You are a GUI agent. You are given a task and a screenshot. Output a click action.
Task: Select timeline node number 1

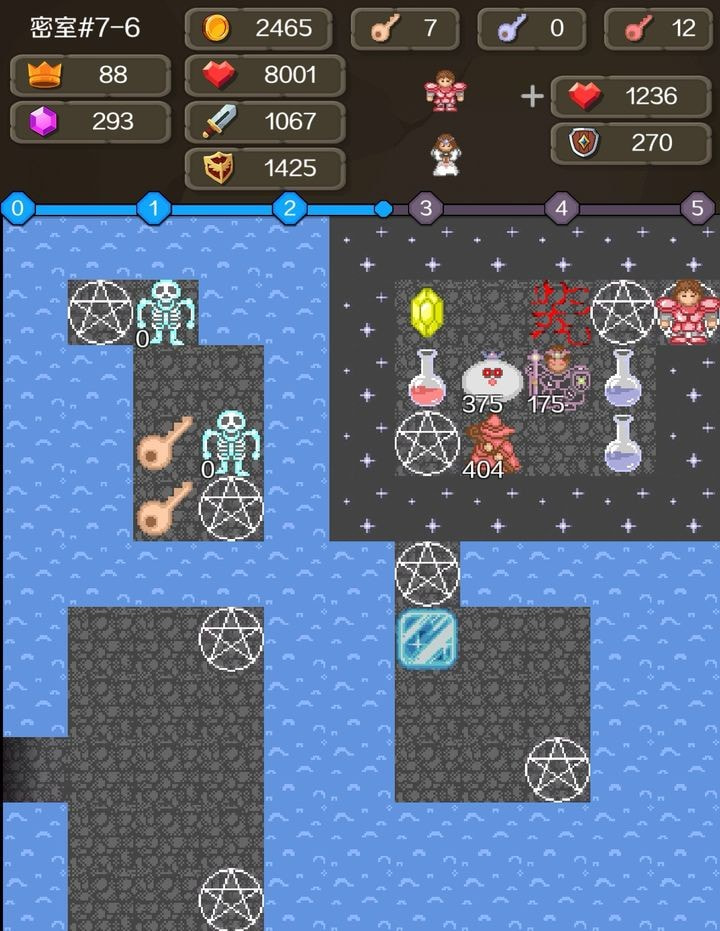154,209
